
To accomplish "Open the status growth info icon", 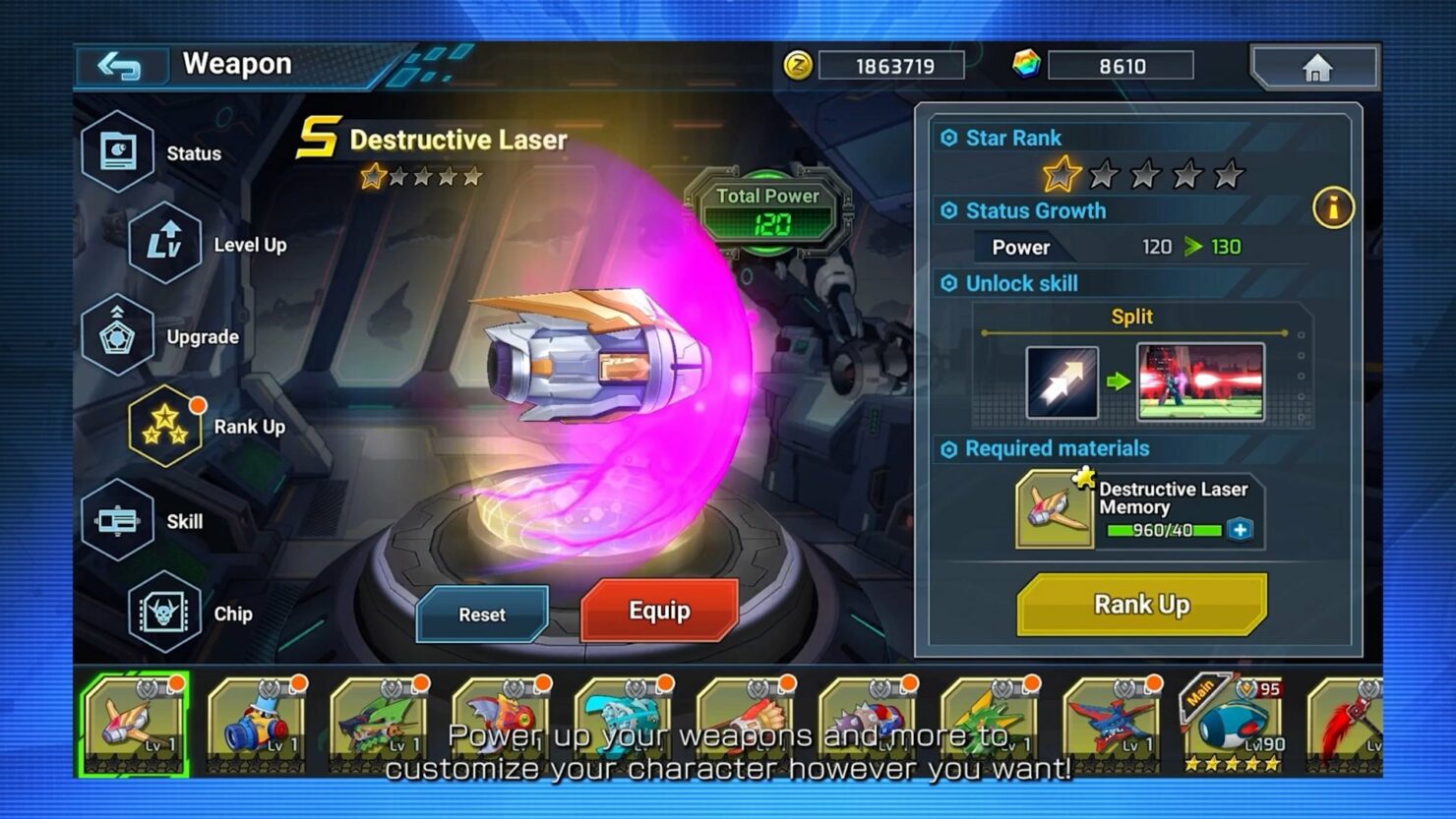I will pos(1333,207).
